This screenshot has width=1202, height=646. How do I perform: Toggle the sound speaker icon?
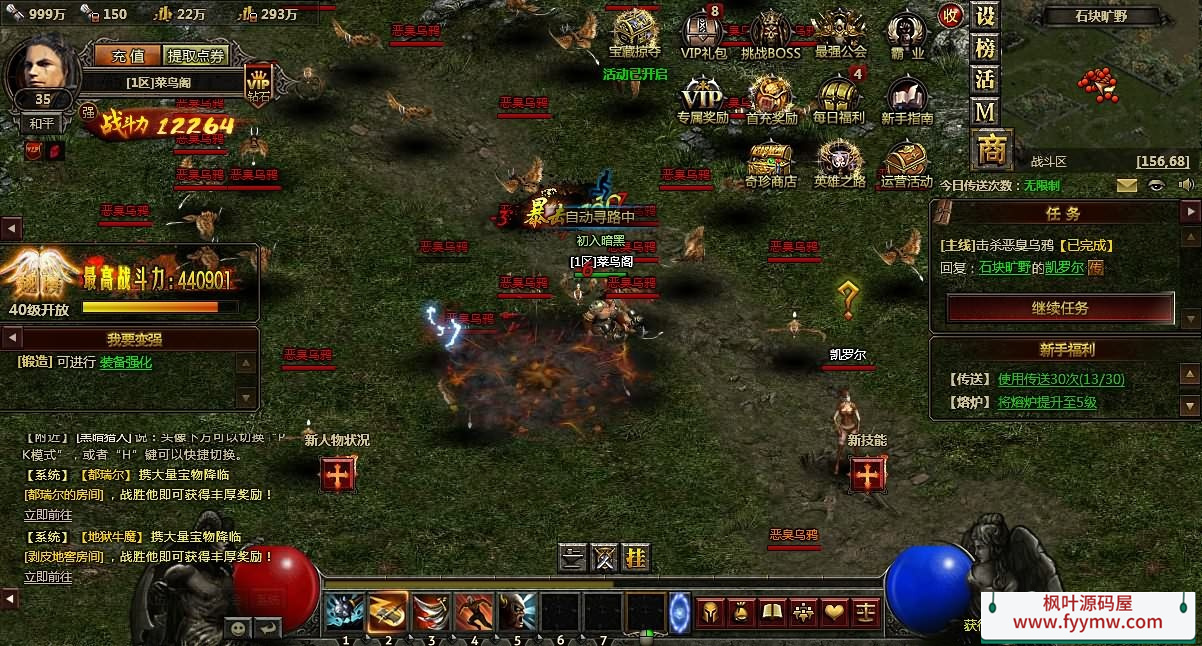[x=1186, y=185]
